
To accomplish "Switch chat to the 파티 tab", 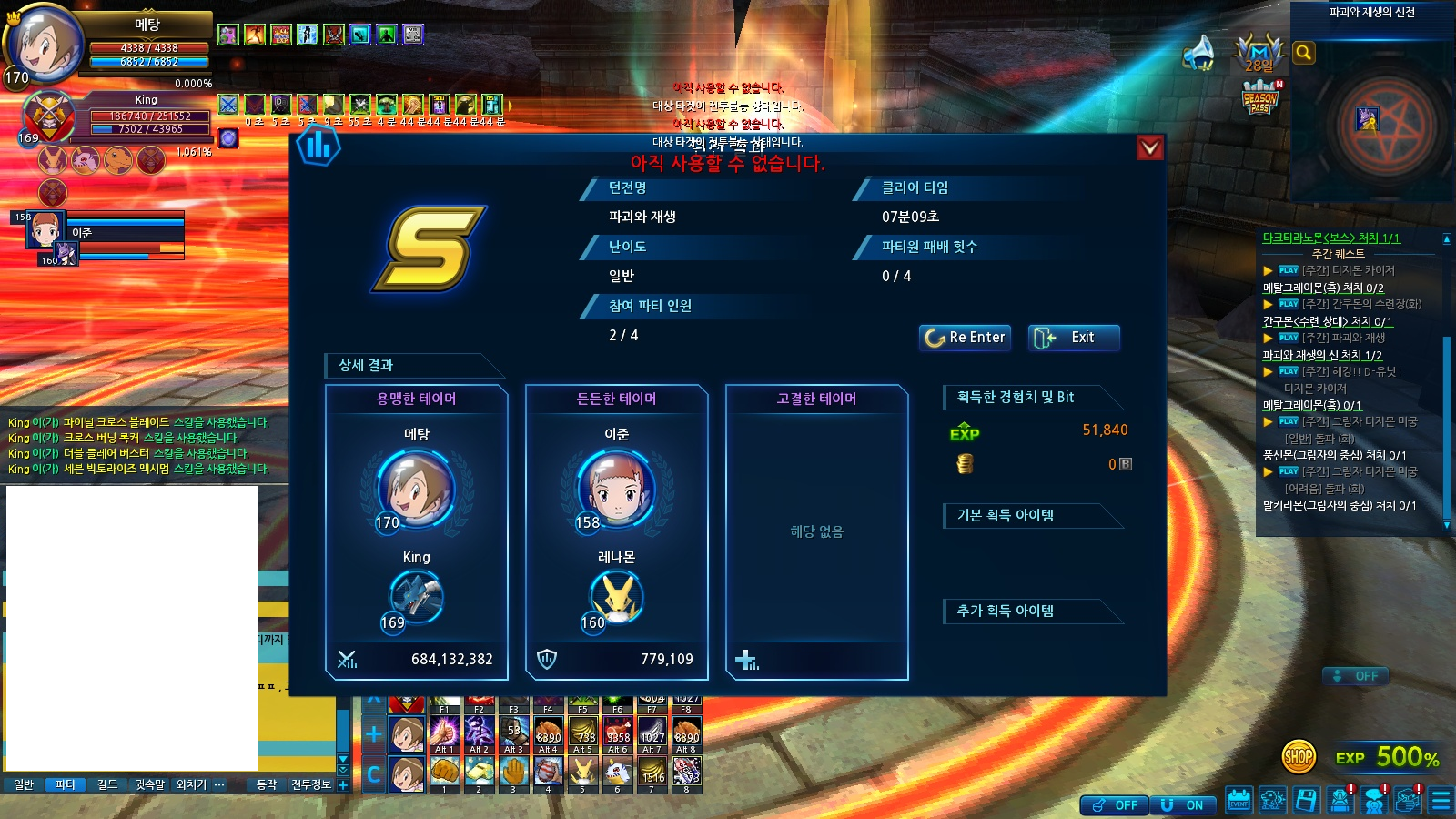I will click(x=65, y=784).
